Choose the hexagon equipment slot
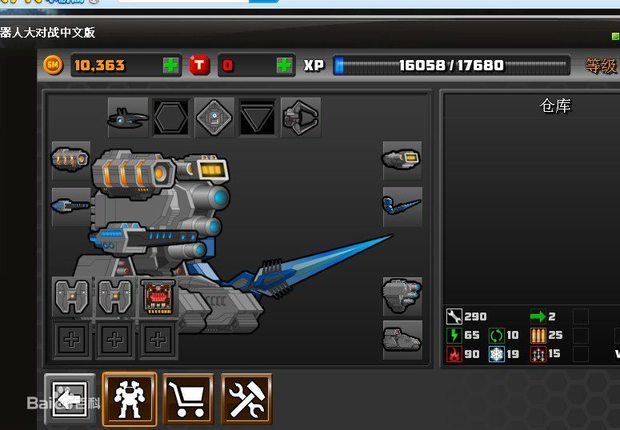620x430 pixels. (171, 118)
